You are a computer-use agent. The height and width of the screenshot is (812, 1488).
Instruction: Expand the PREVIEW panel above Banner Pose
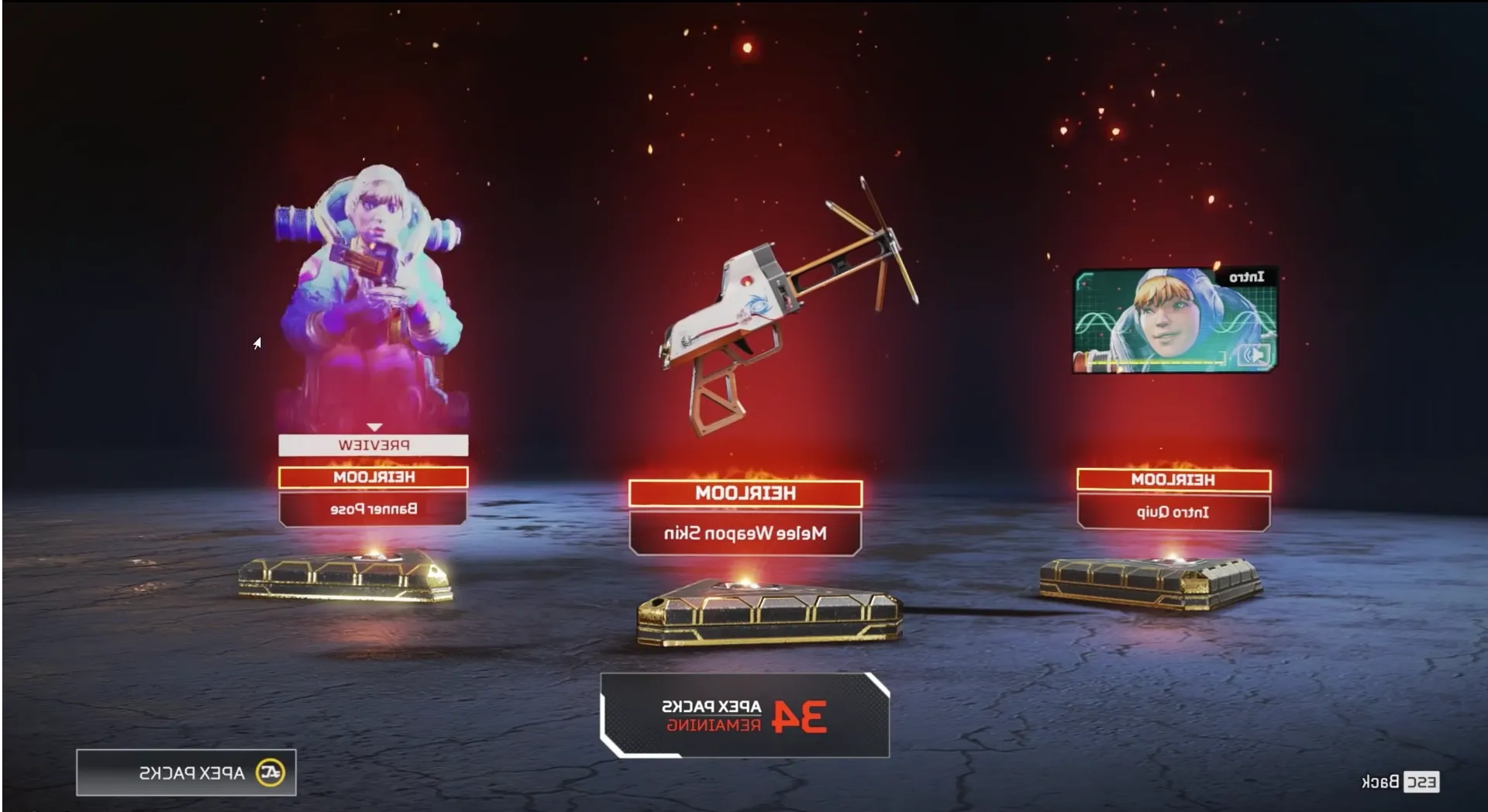pyautogui.click(x=374, y=444)
